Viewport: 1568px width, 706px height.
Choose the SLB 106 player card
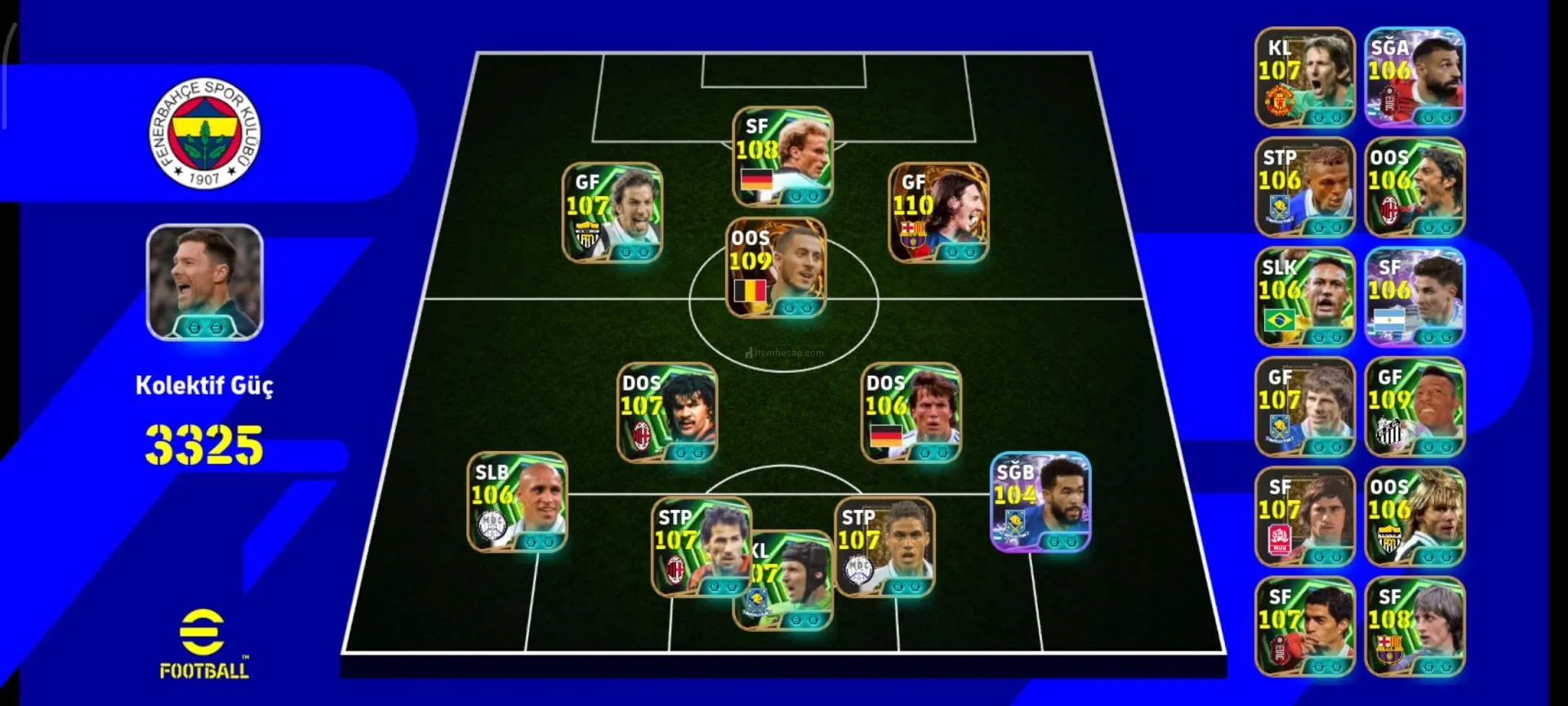coord(517,502)
